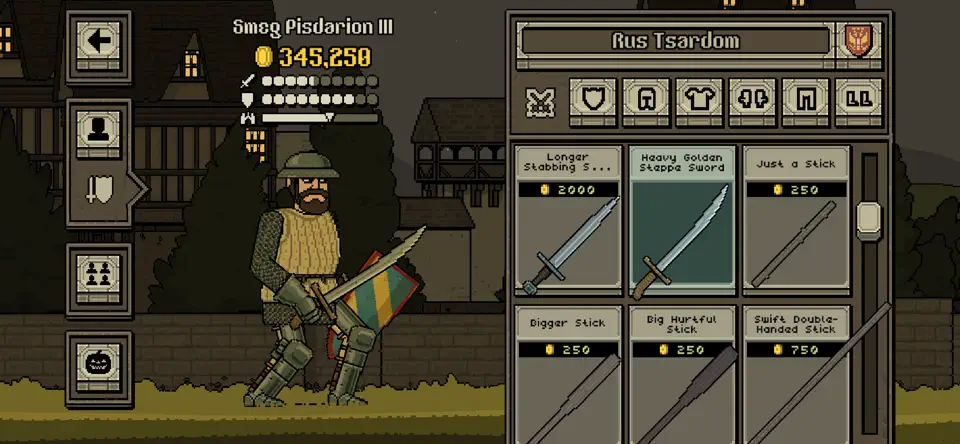Select the Heavy Golden Steppe Sword
The width and height of the screenshot is (960, 444).
click(x=683, y=220)
